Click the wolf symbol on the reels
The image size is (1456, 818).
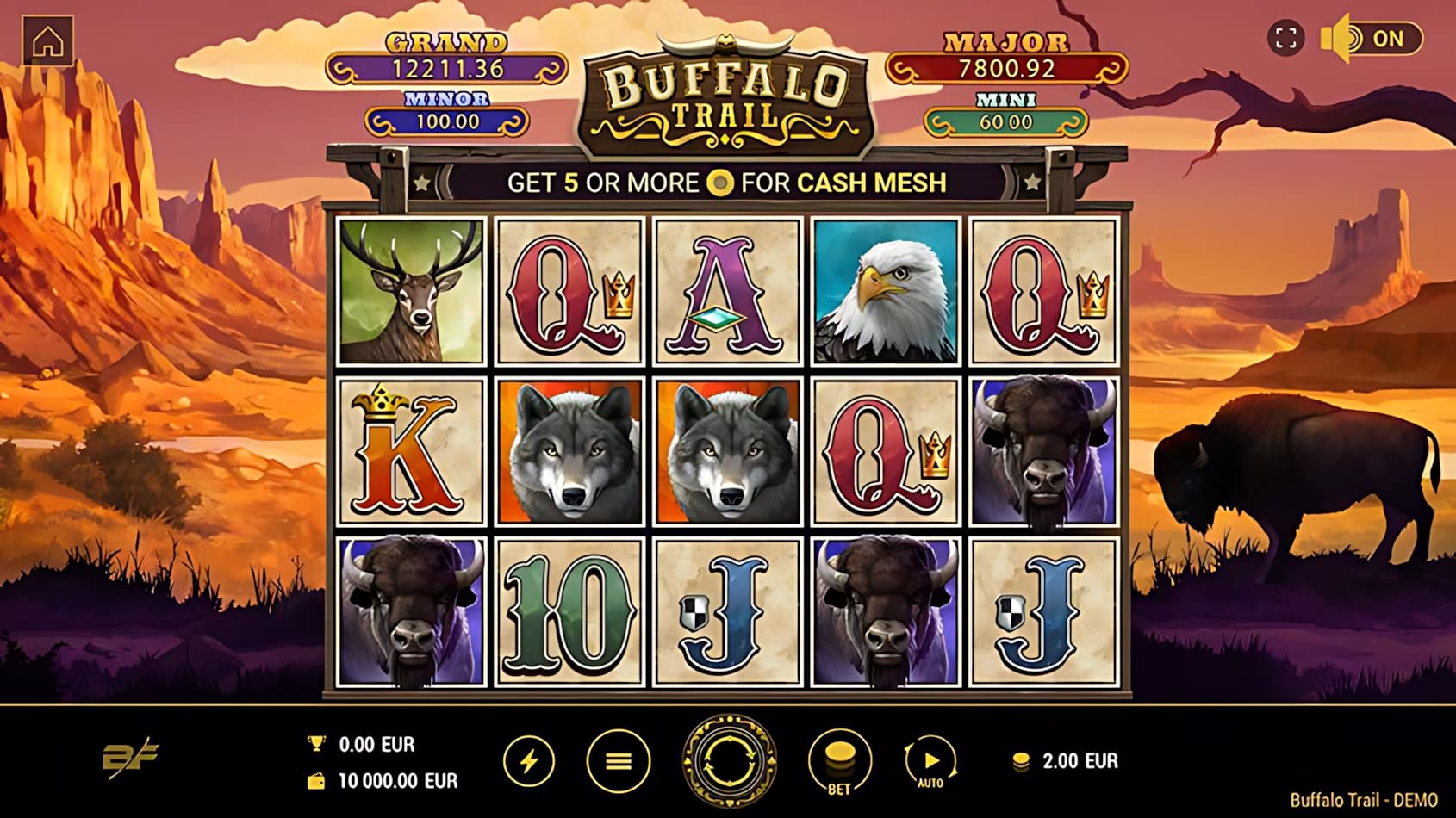(x=569, y=452)
